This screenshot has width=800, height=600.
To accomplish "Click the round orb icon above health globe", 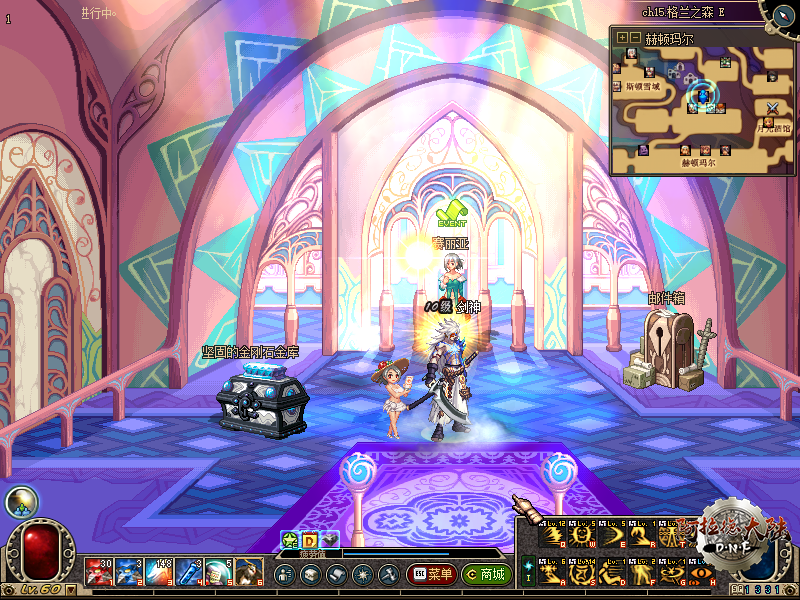I will 19,502.
